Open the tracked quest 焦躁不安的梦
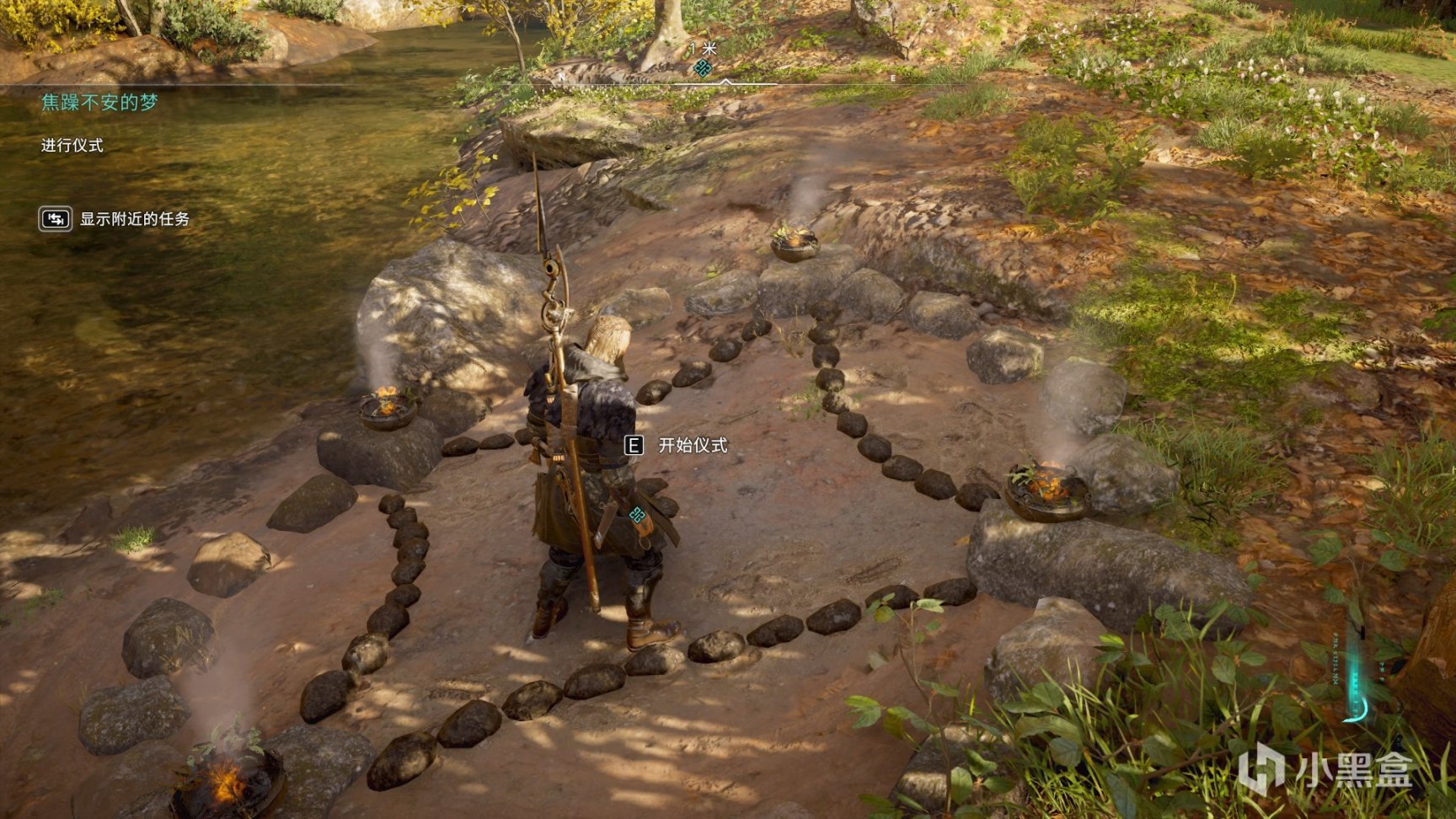Screen dimensions: 1456x819 pyautogui.click(x=99, y=103)
